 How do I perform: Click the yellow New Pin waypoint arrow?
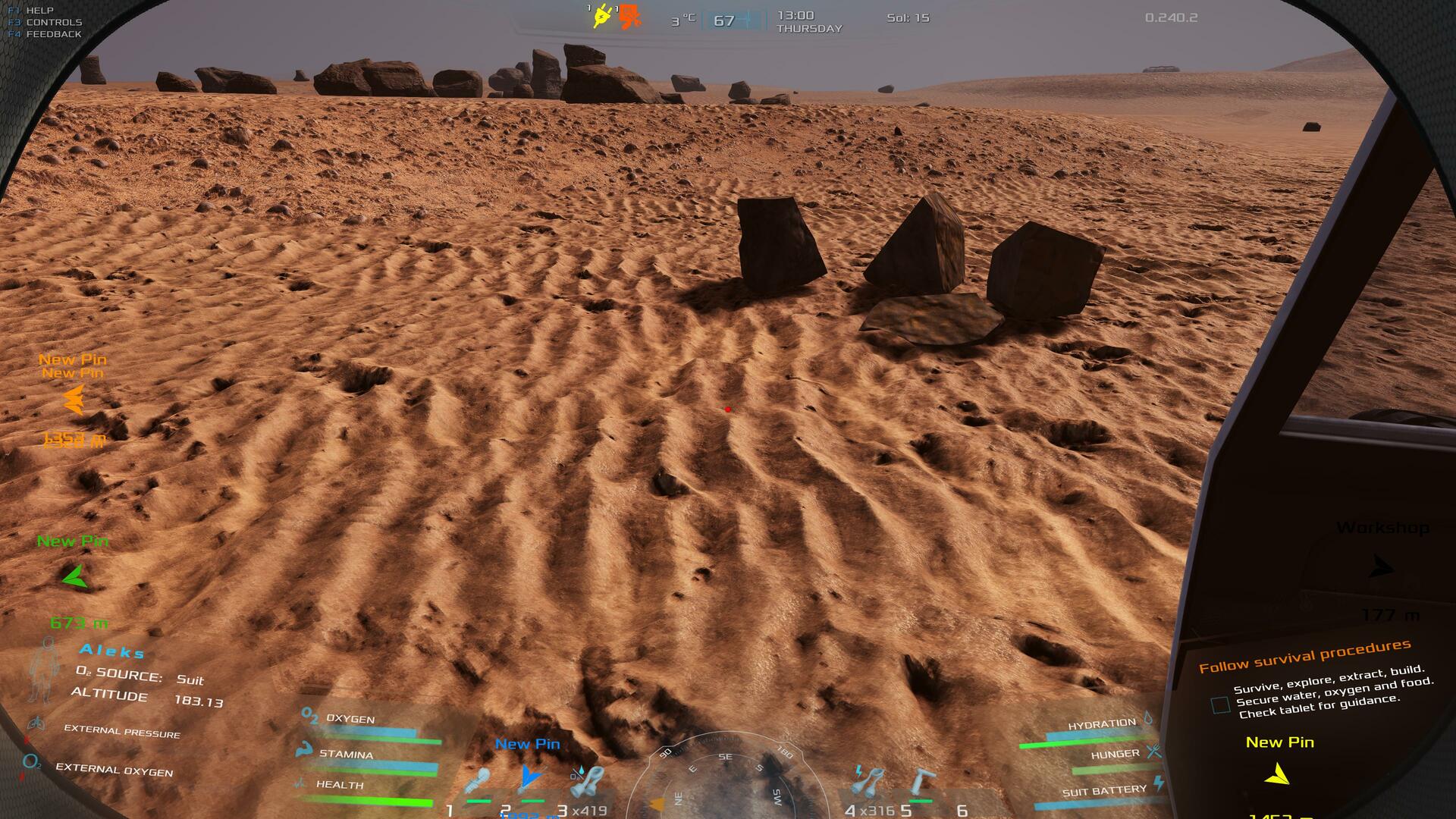pyautogui.click(x=1279, y=774)
